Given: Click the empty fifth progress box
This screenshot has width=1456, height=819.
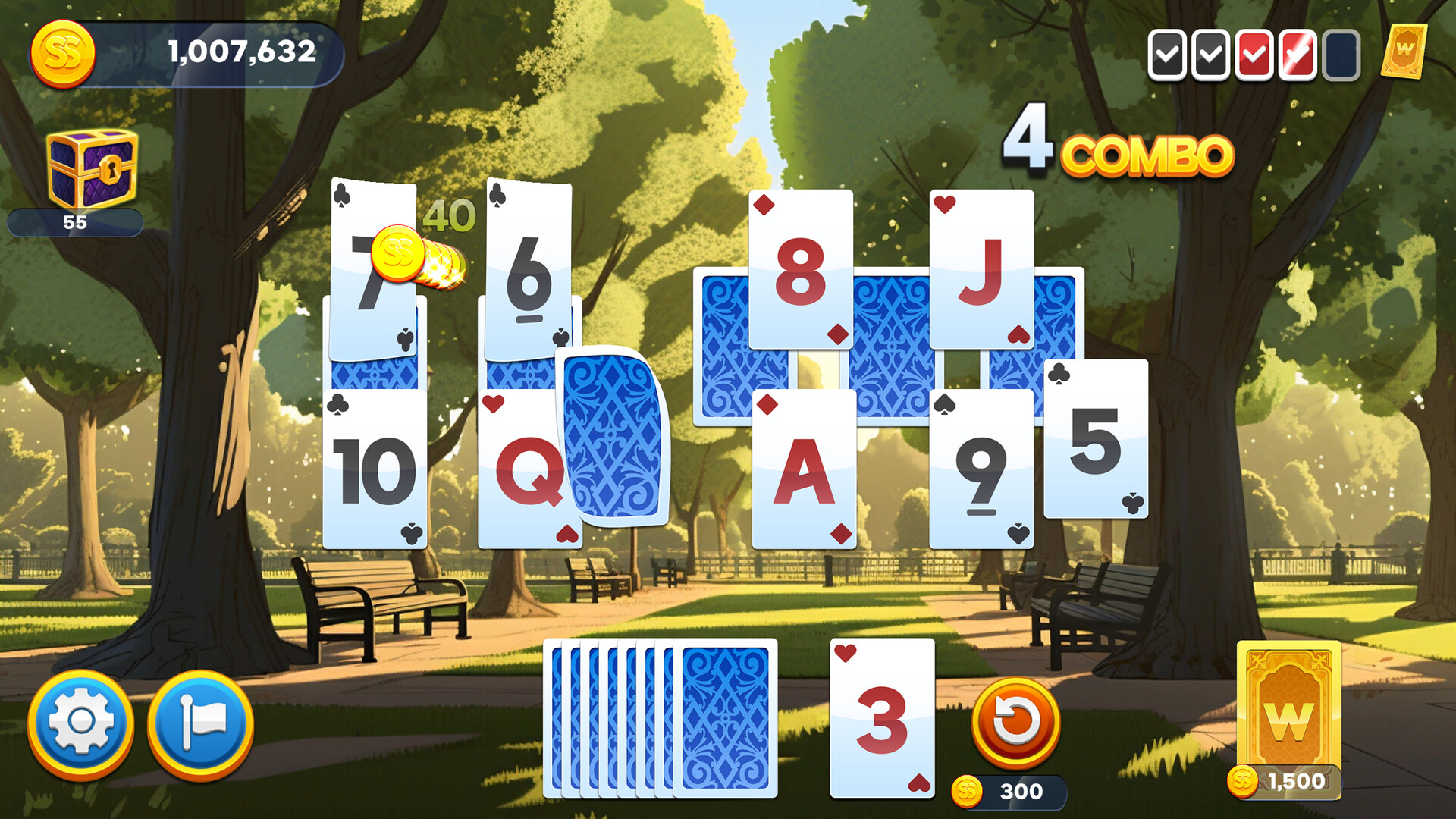Looking at the screenshot, I should pos(1341,55).
